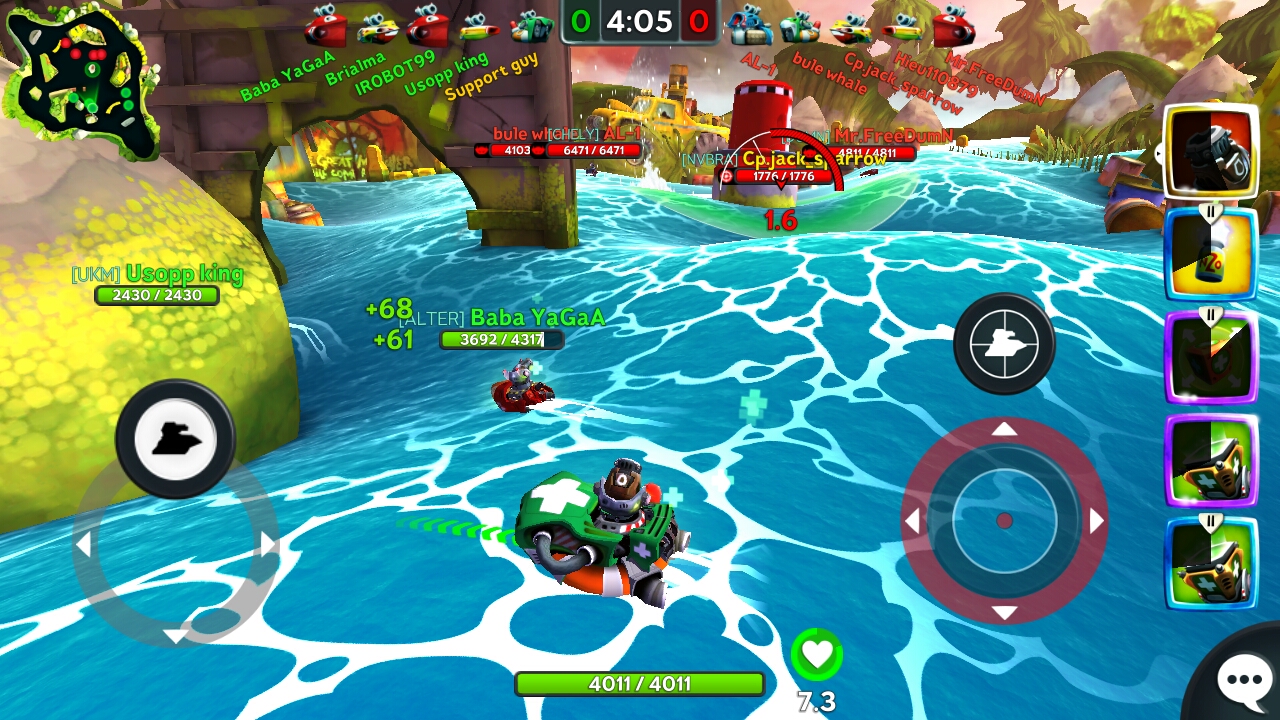Use the yellow tonic bottle item
The height and width of the screenshot is (720, 1280).
(x=1210, y=254)
